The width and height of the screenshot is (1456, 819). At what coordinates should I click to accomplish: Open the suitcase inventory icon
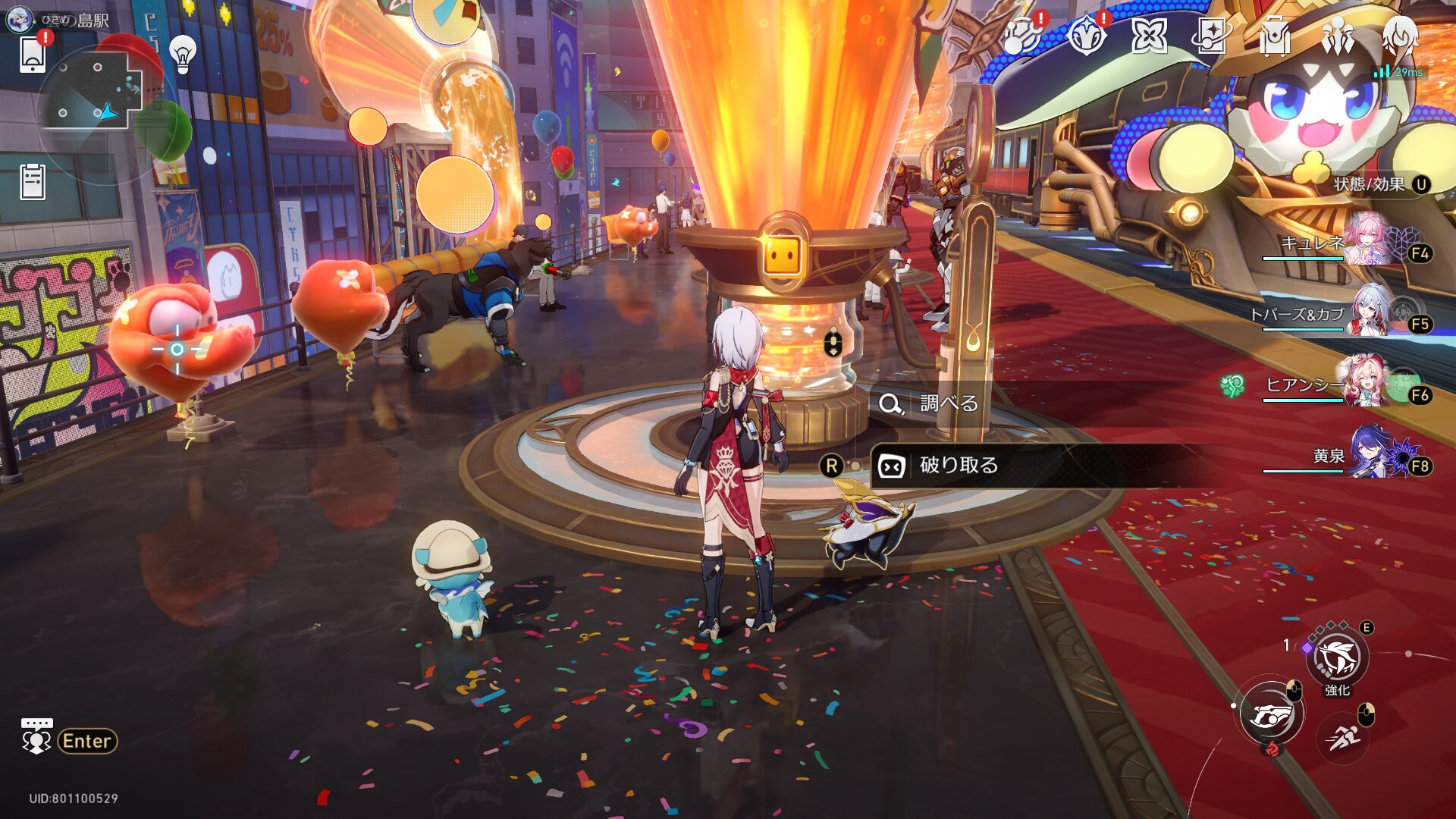coord(1274,36)
